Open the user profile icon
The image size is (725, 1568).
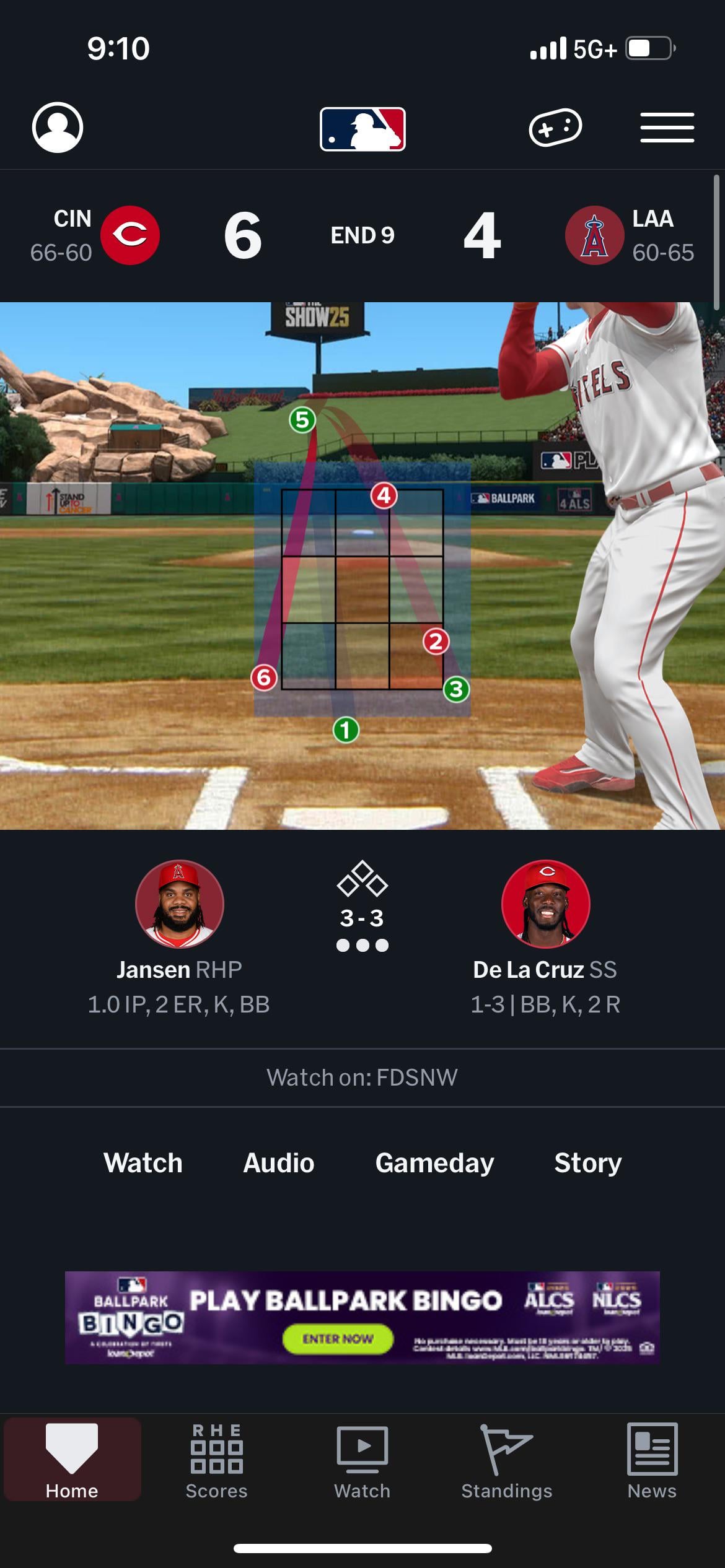coord(57,128)
